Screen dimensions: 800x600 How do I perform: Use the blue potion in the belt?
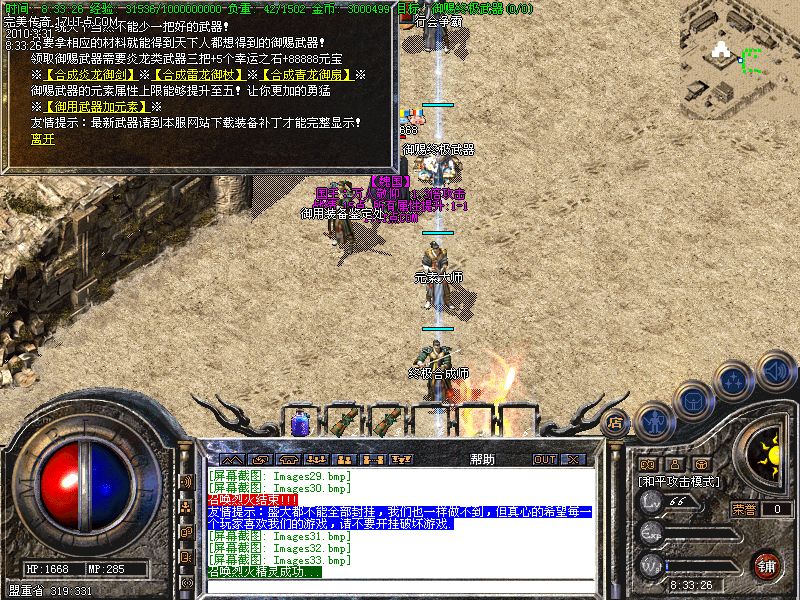(300, 421)
